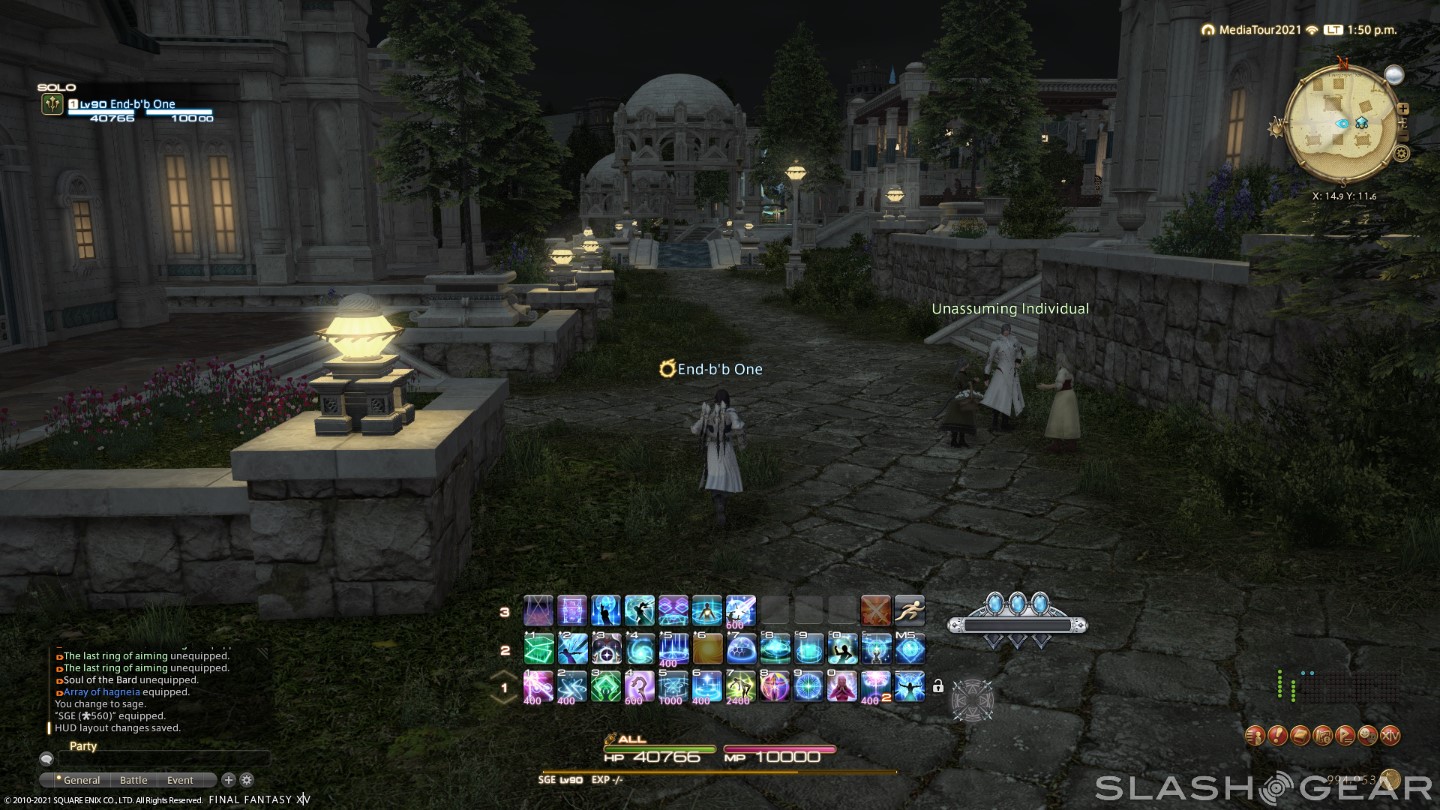Open chat log settings gear
The image size is (1440, 810).
pos(246,780)
